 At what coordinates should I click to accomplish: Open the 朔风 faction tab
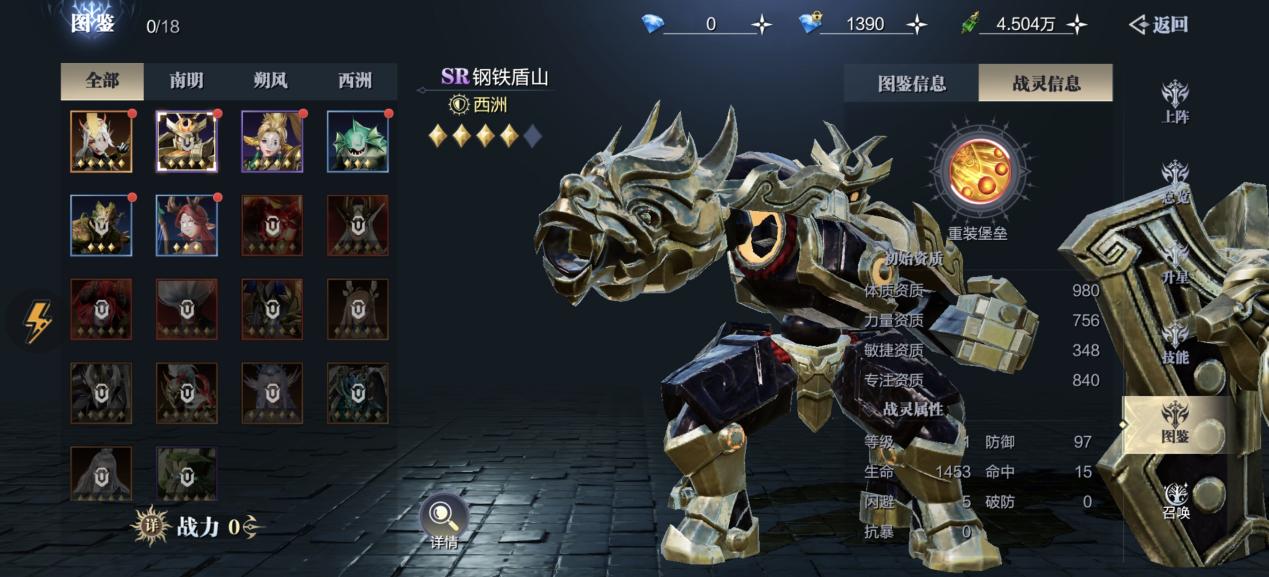271,82
